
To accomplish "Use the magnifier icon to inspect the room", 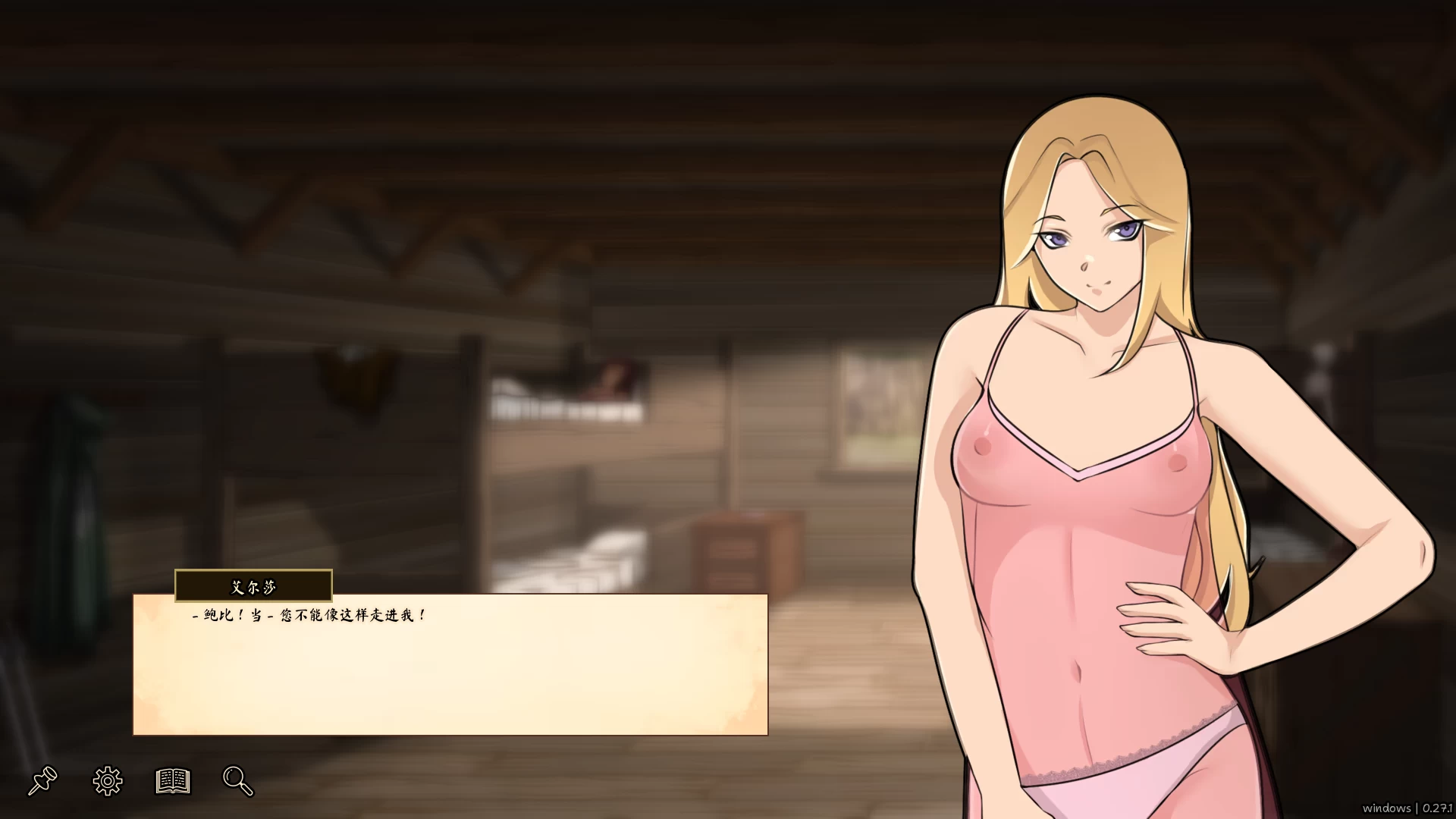I will (x=237, y=781).
